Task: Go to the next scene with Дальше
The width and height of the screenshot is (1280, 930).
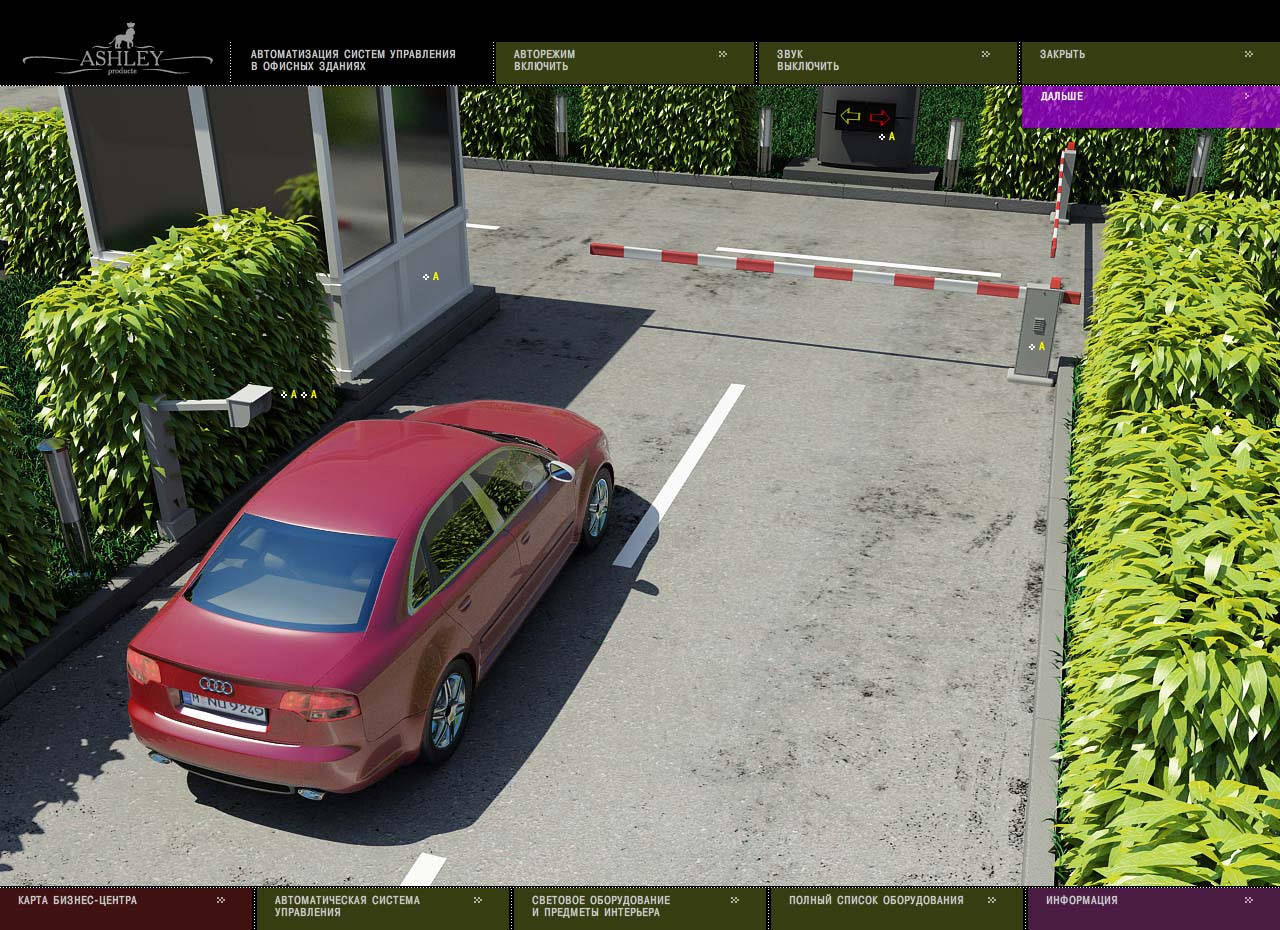Action: click(1148, 99)
